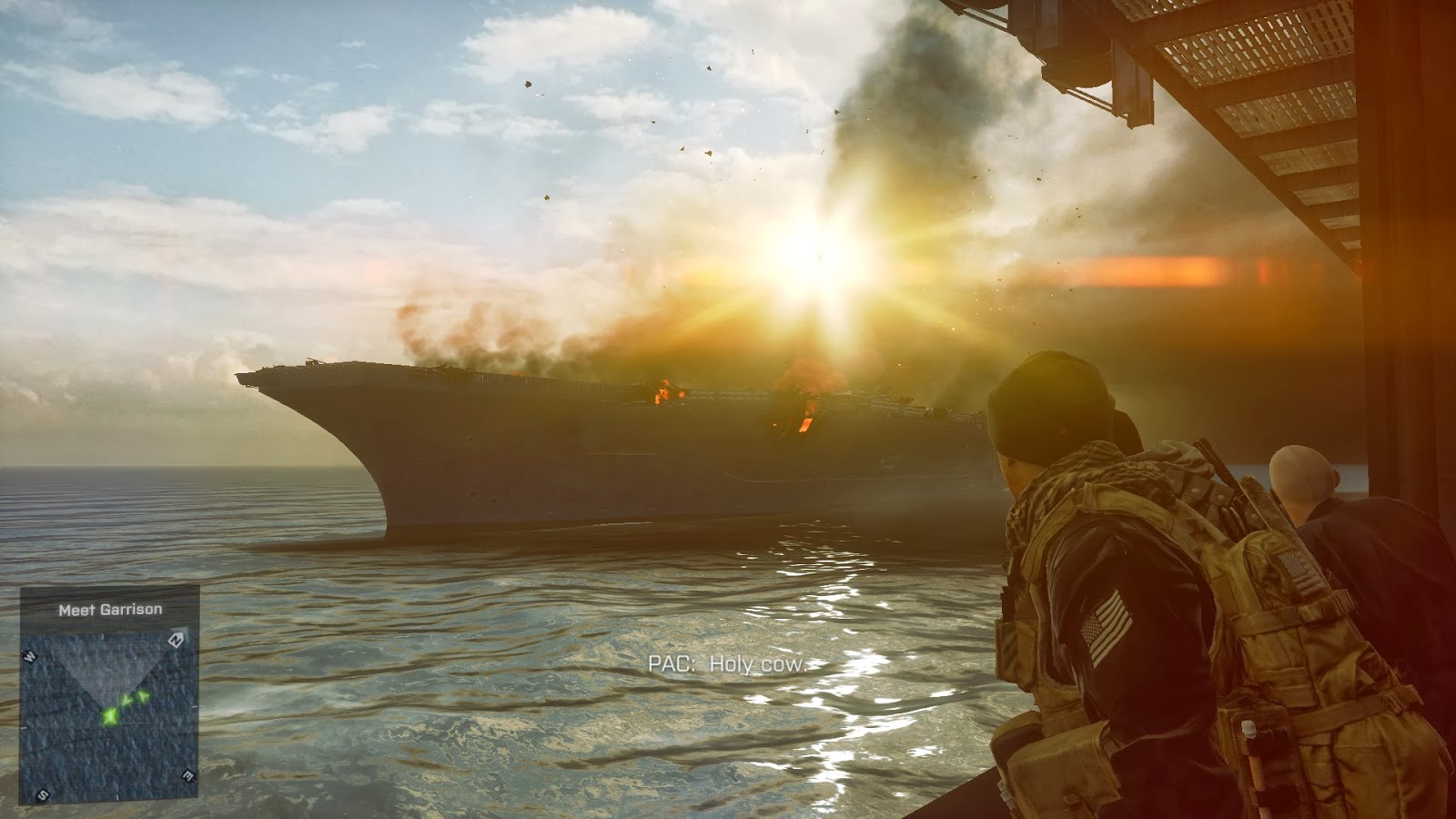Click the green marker color swatch on minimap
The image size is (1456, 819).
point(111,715)
